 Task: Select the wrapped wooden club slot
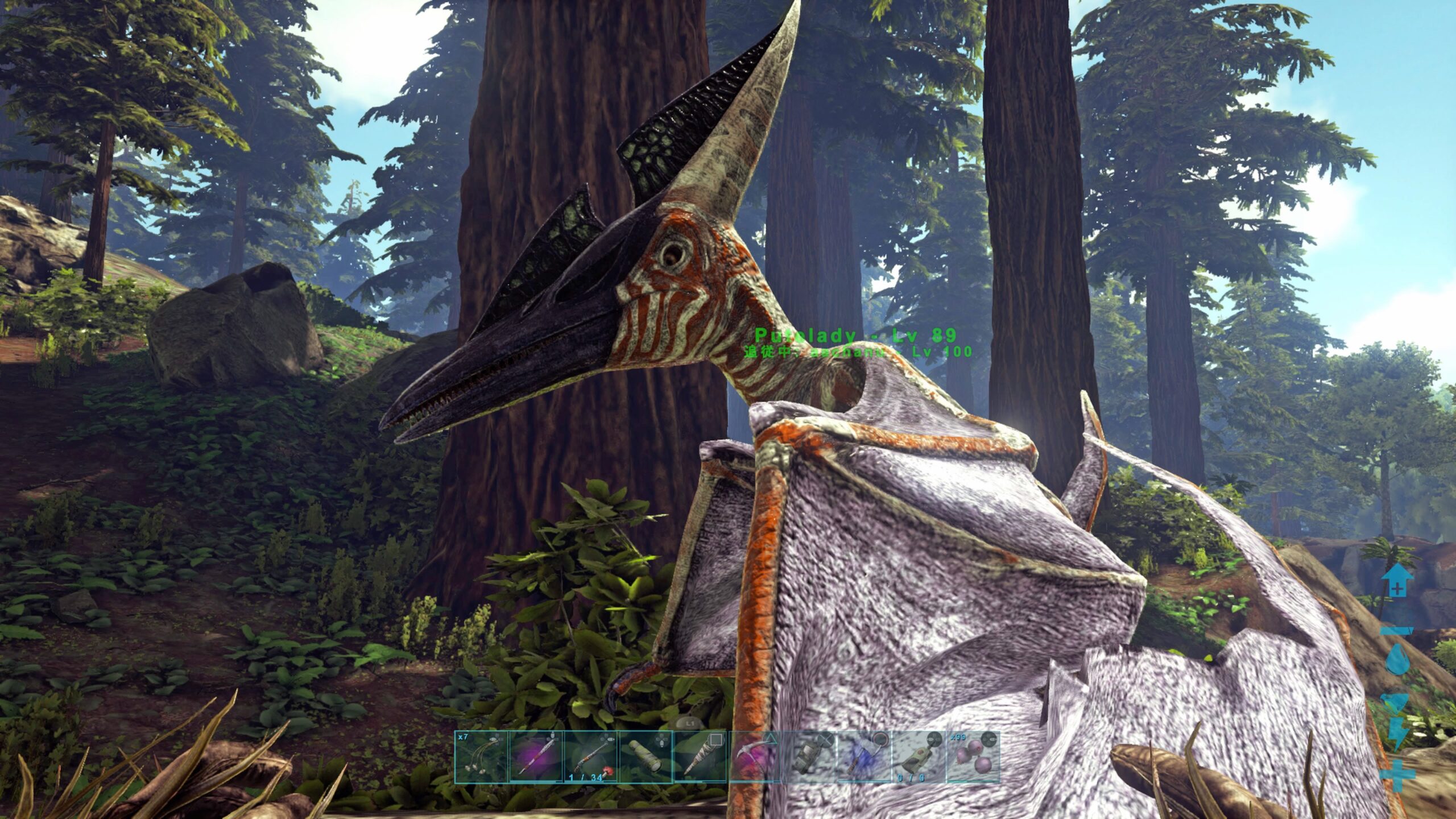click(700, 757)
